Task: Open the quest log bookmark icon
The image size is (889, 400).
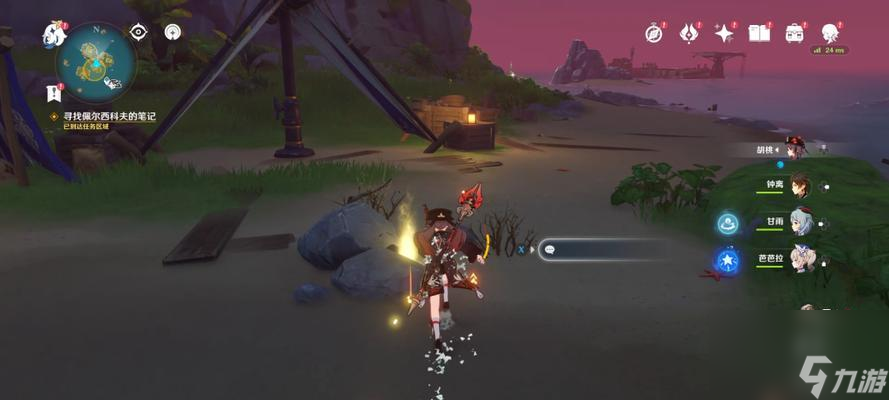Action: [x=54, y=94]
